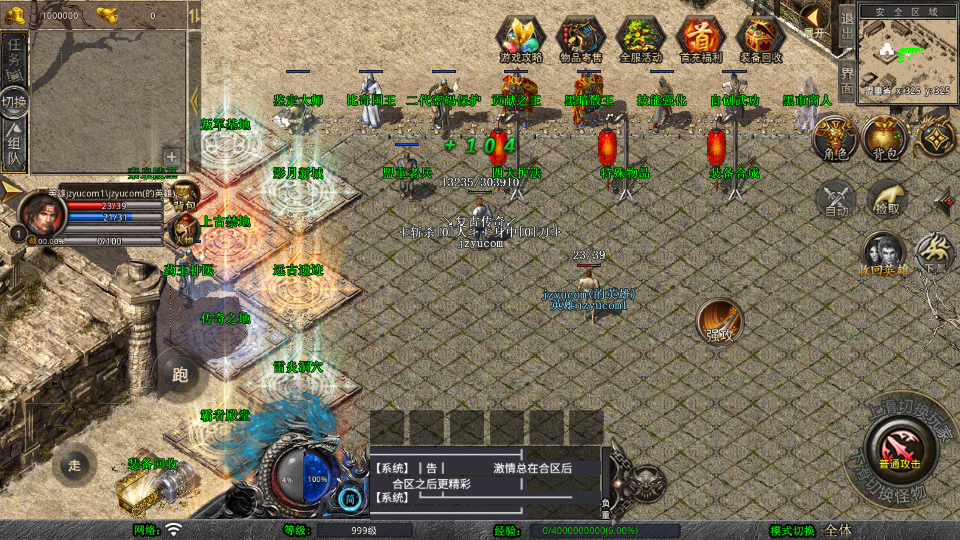This screenshot has height=540, width=960.
Task: Switch to the 组队 team tab
Action: point(14,148)
